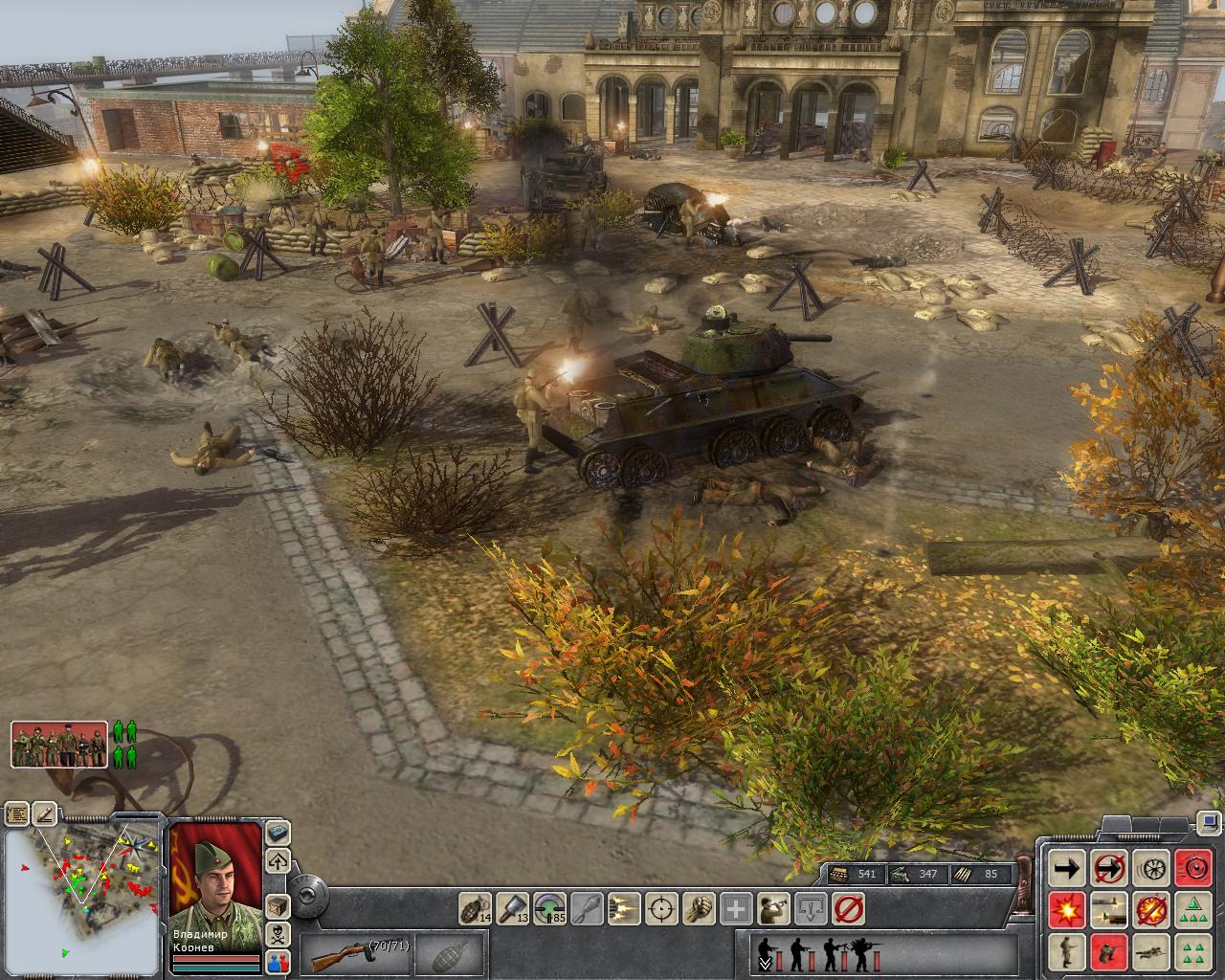Set the prone soldier stance
This screenshot has width=1225, height=980.
1150,951
